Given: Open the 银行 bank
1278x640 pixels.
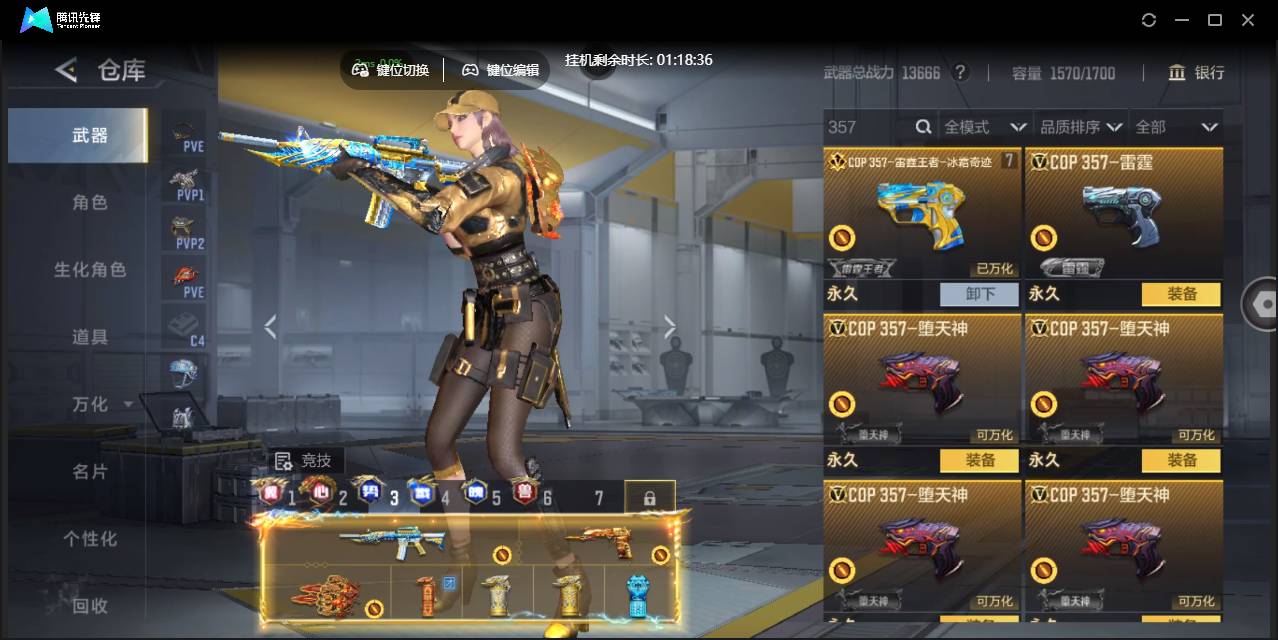Looking at the screenshot, I should coord(1196,72).
